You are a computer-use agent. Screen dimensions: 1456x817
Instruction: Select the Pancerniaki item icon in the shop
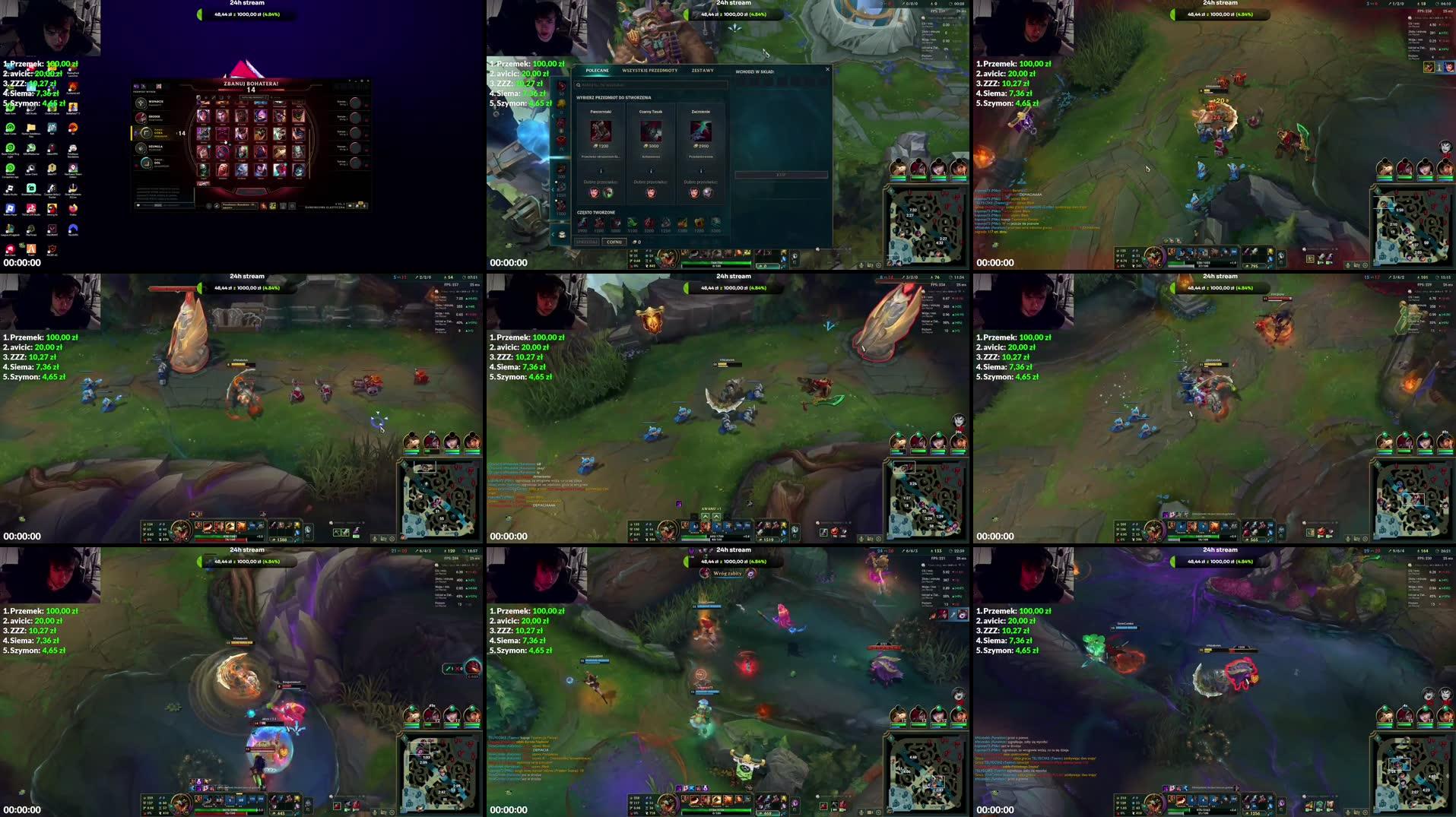coord(601,131)
